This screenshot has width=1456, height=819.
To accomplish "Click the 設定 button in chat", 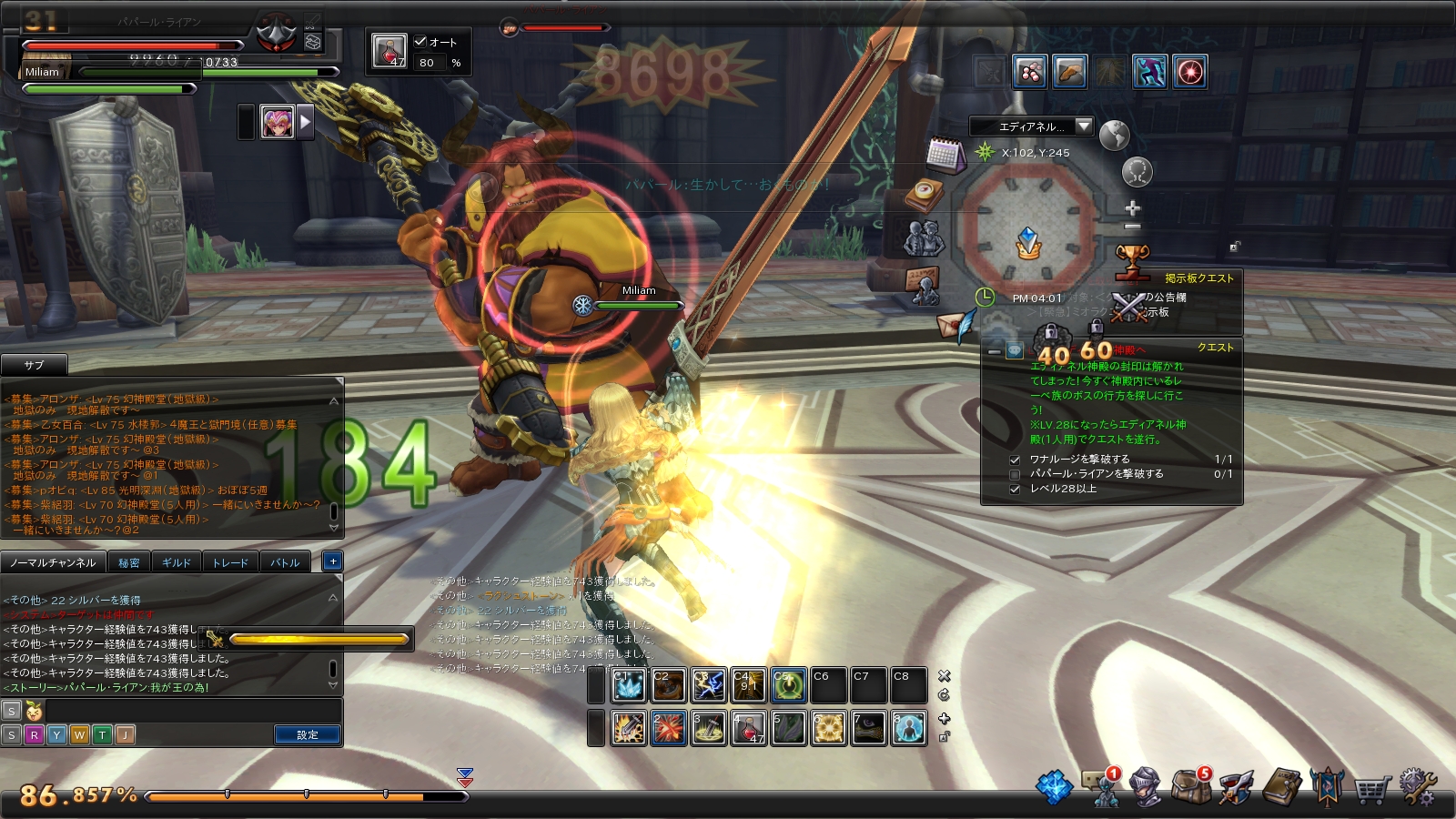I will point(308,734).
